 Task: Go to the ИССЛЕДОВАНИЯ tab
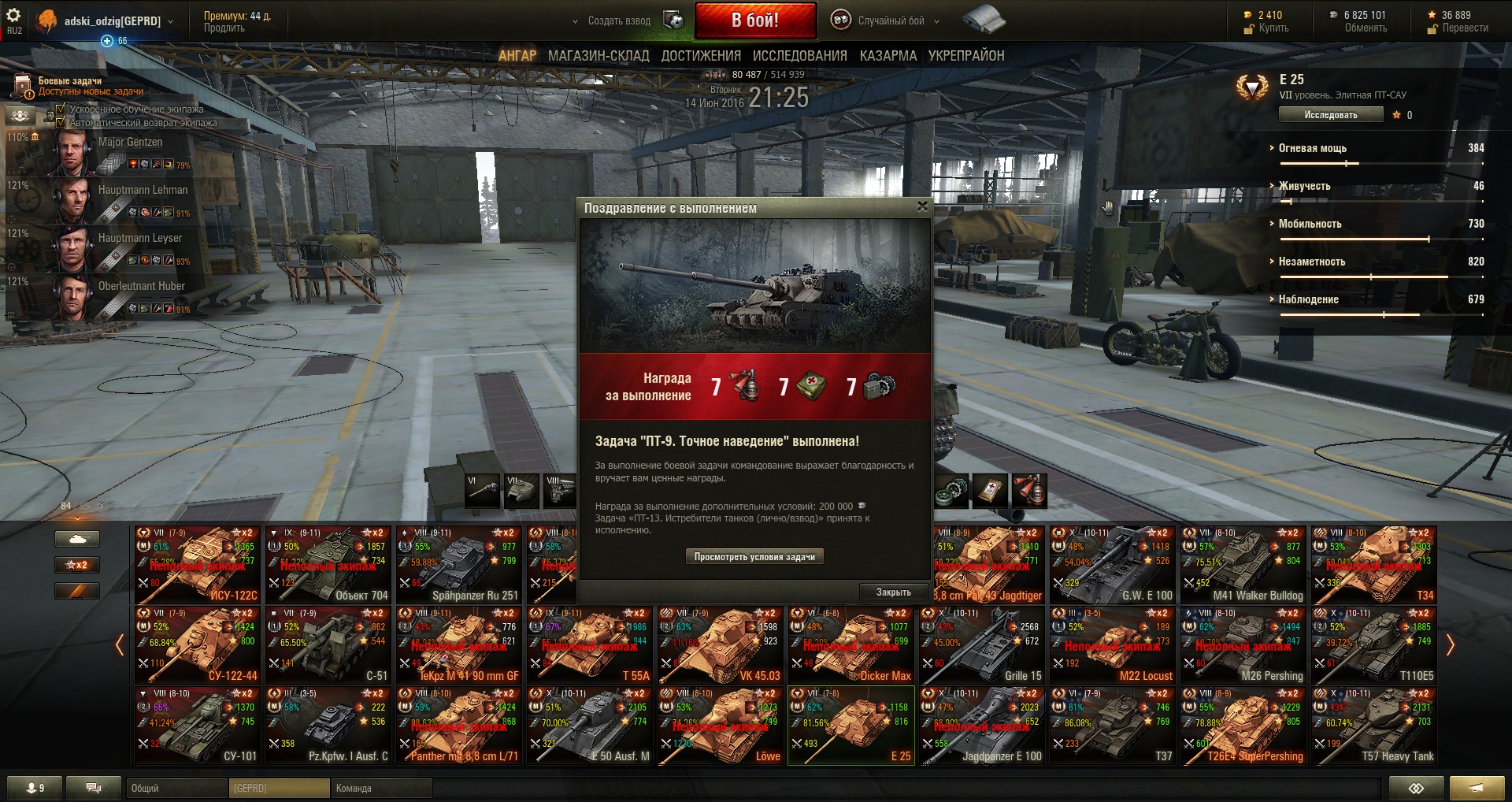(x=799, y=56)
